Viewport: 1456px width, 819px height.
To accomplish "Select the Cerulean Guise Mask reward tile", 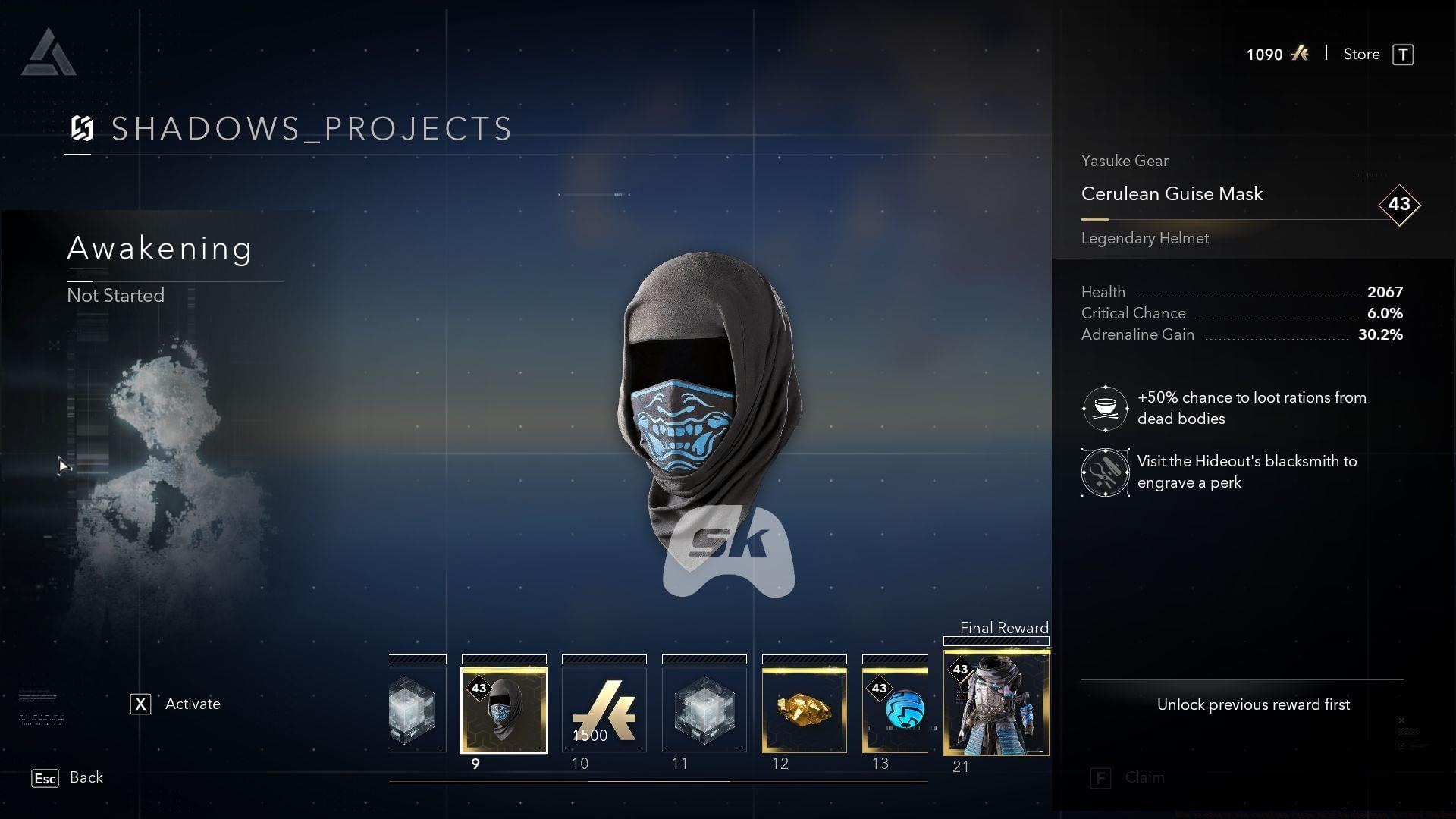I will (x=504, y=710).
